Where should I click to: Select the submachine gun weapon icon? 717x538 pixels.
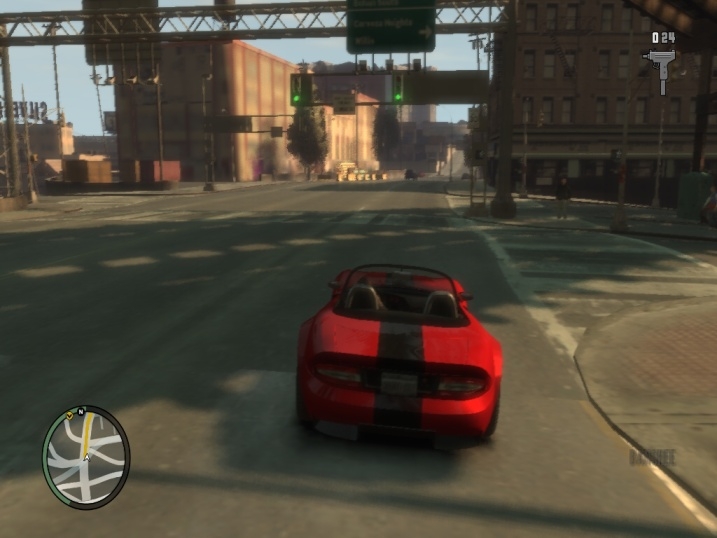coord(663,71)
